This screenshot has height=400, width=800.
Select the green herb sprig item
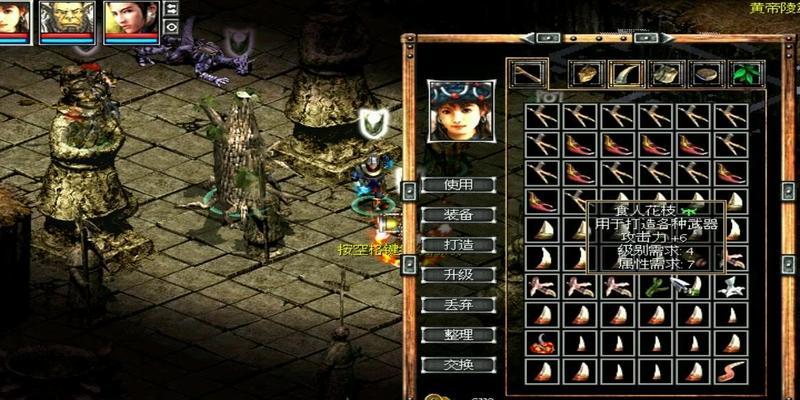[656, 288]
